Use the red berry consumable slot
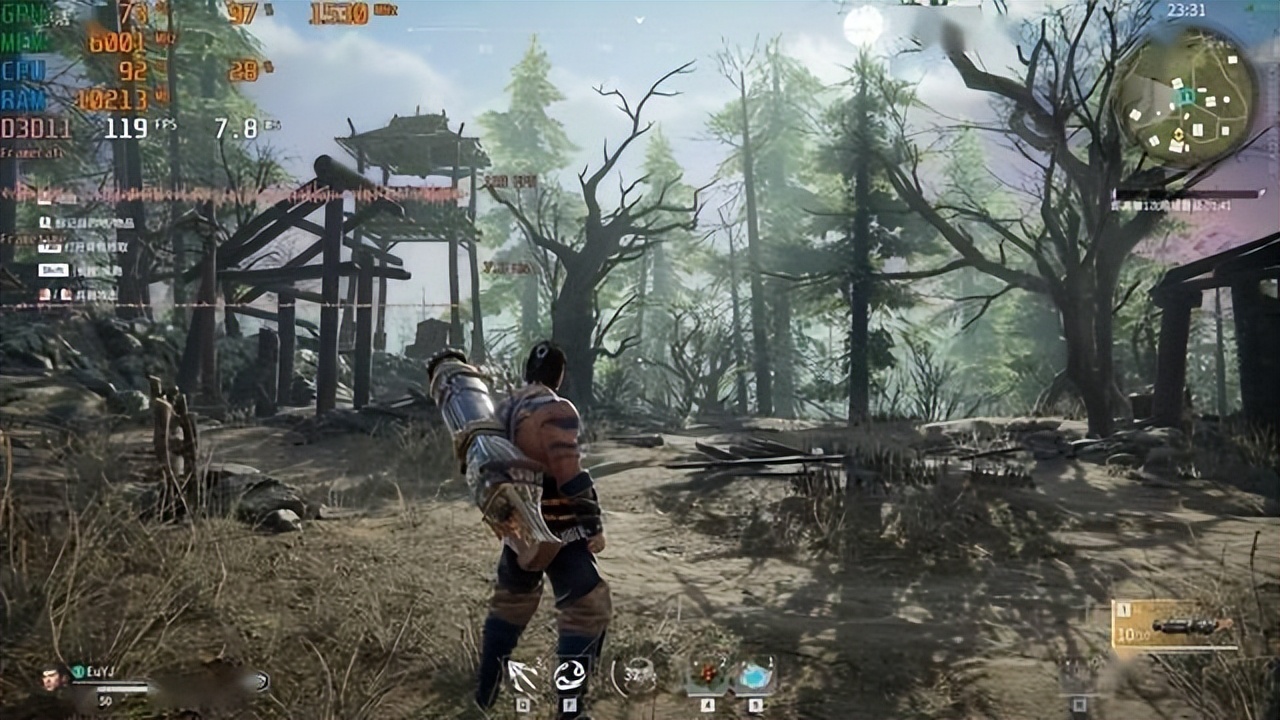 [706, 676]
